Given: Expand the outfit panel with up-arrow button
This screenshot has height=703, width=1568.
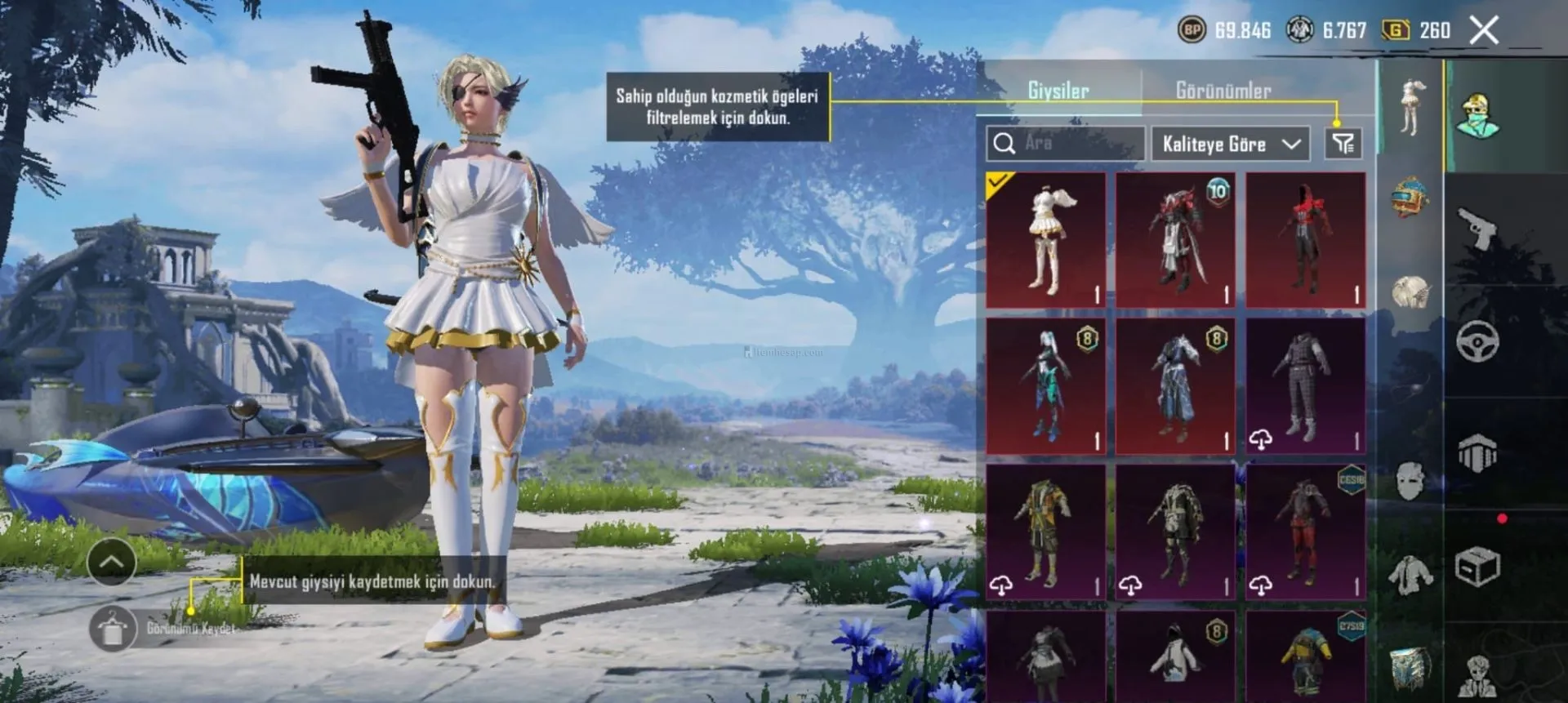Looking at the screenshot, I should [112, 562].
